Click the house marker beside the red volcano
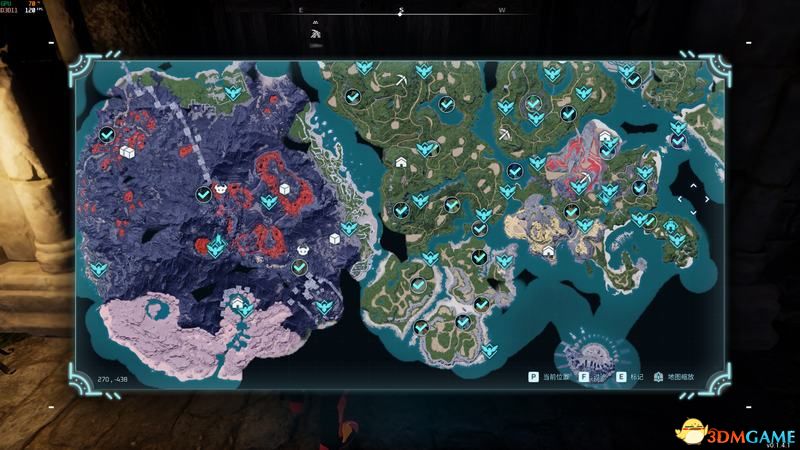 click(x=604, y=136)
